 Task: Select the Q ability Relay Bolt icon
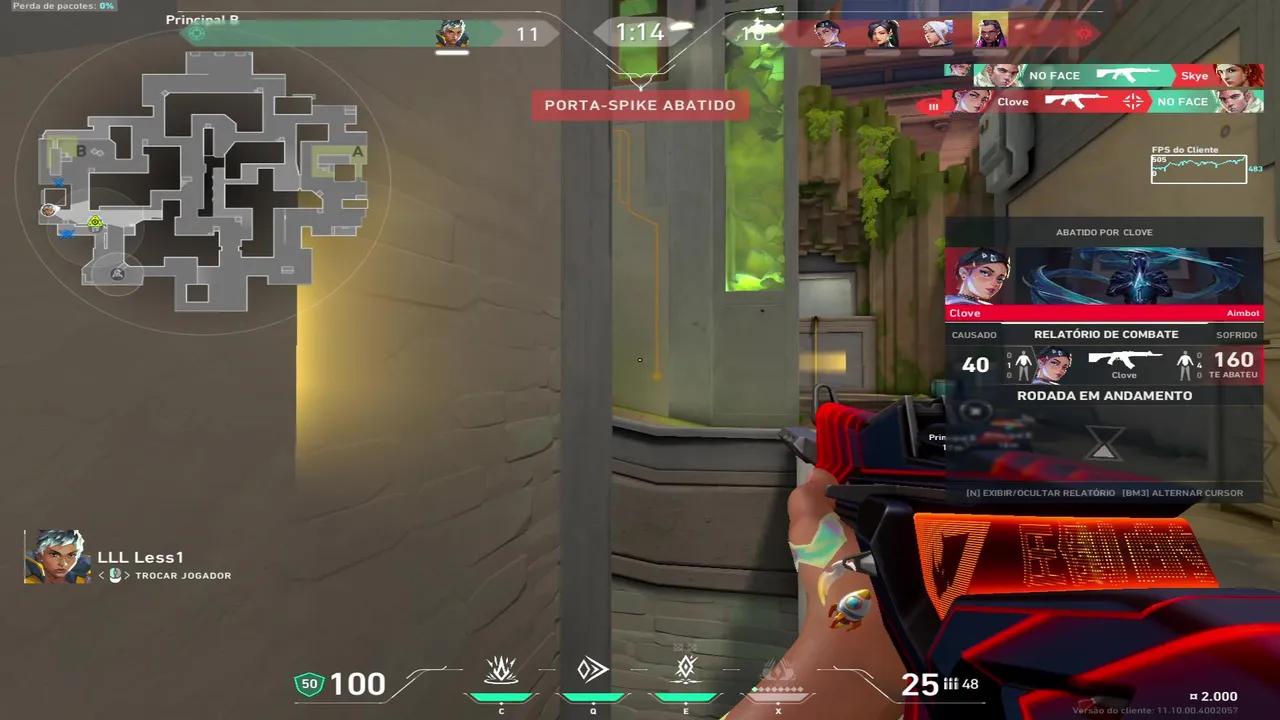pos(593,670)
